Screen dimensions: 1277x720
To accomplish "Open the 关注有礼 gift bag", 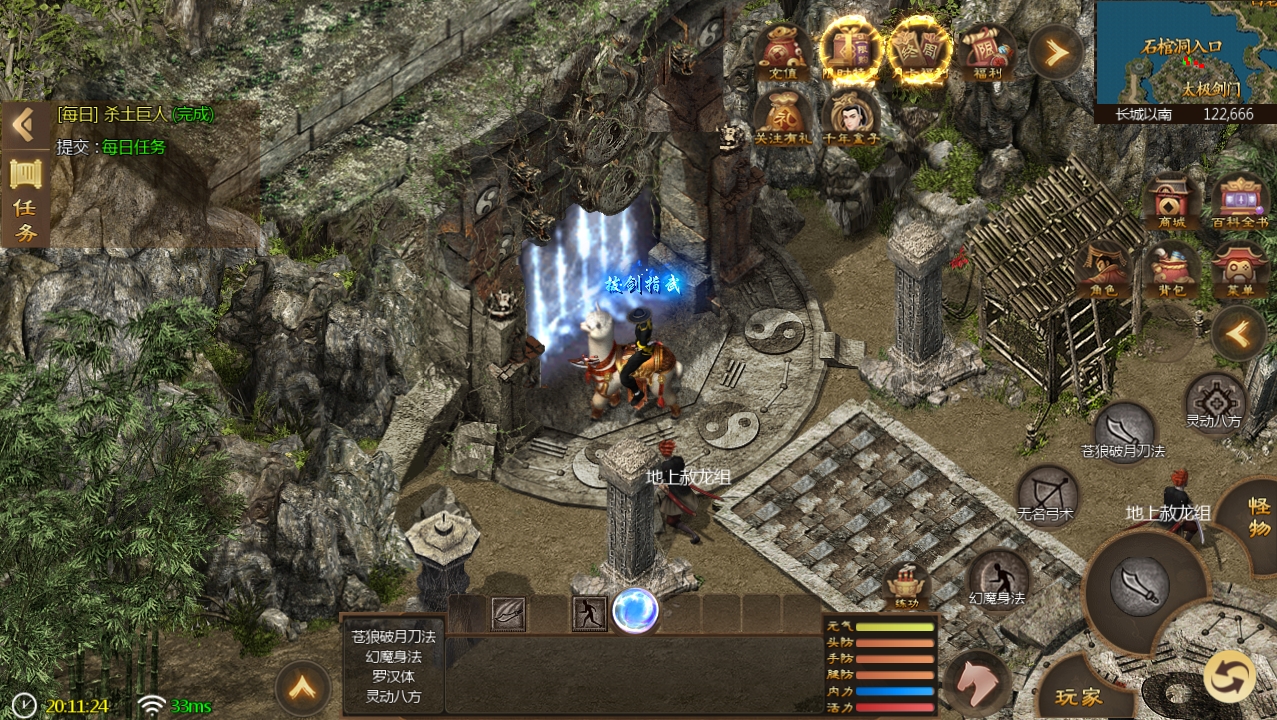I will 783,116.
